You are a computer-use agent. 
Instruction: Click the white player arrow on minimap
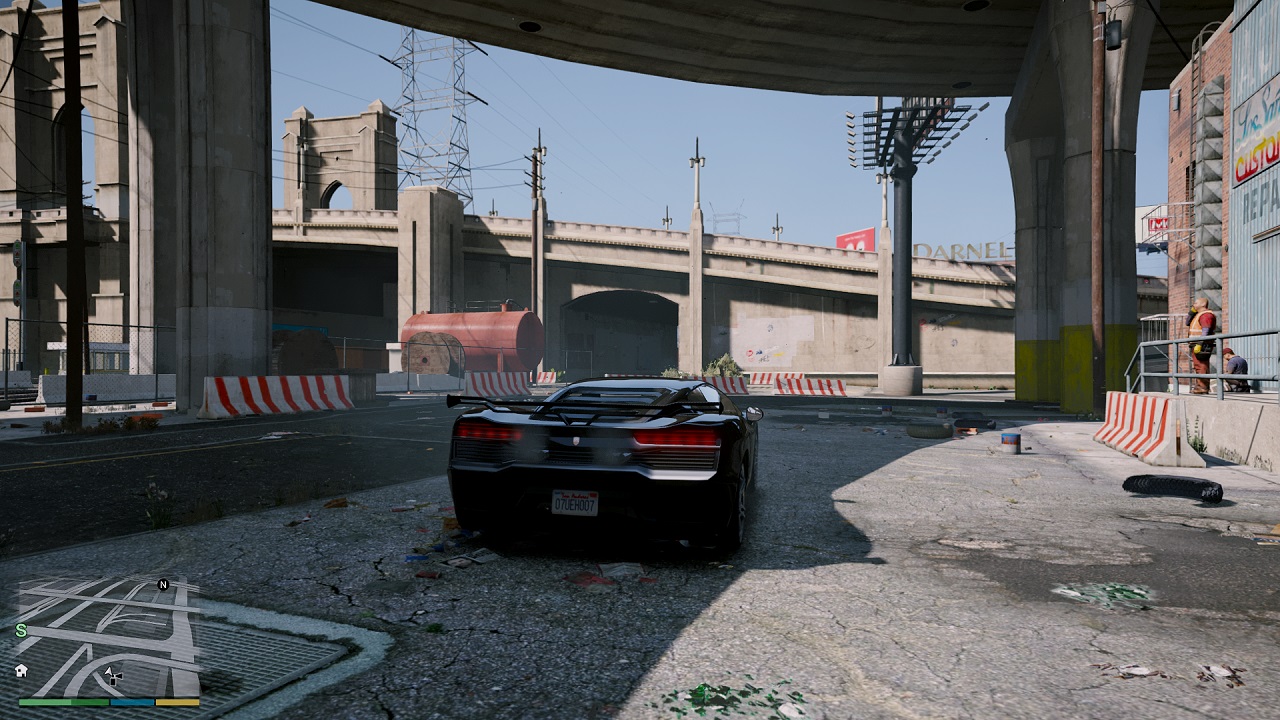point(109,672)
